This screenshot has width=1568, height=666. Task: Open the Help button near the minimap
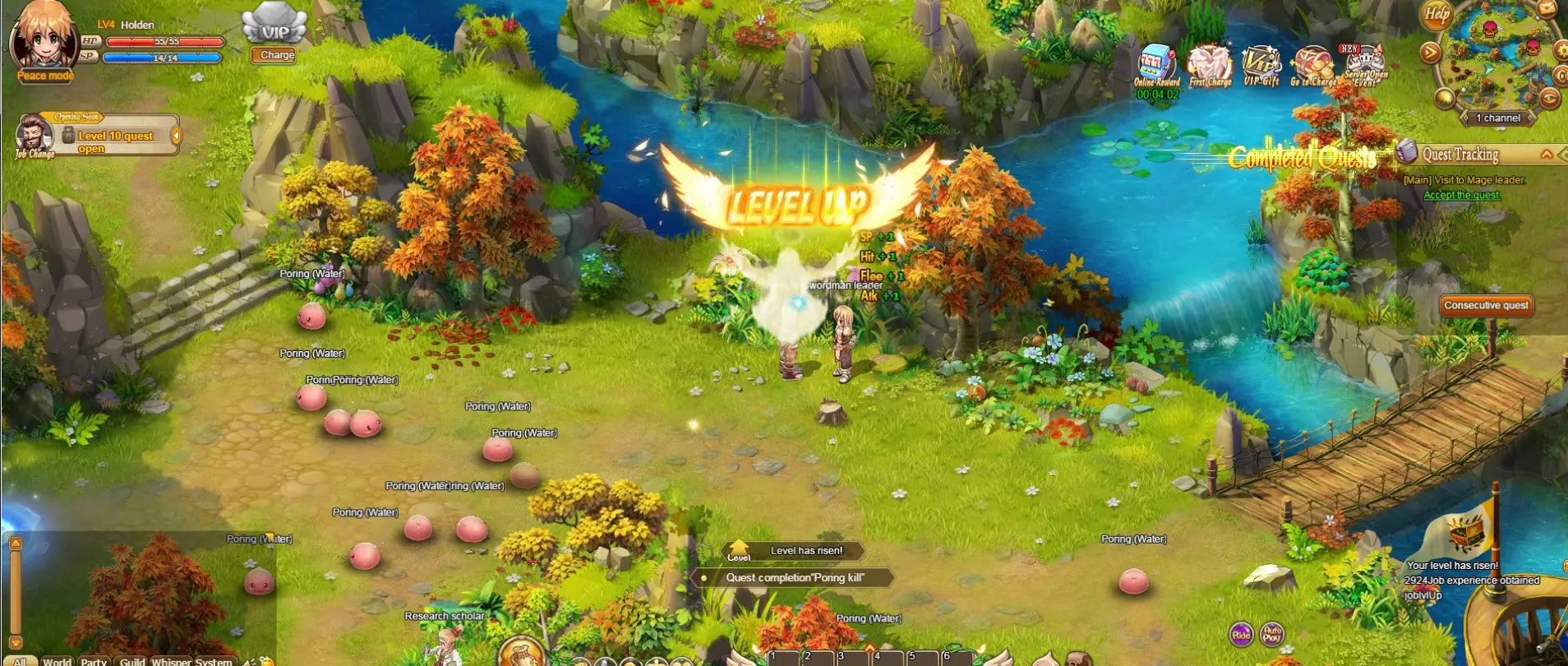[1436, 14]
